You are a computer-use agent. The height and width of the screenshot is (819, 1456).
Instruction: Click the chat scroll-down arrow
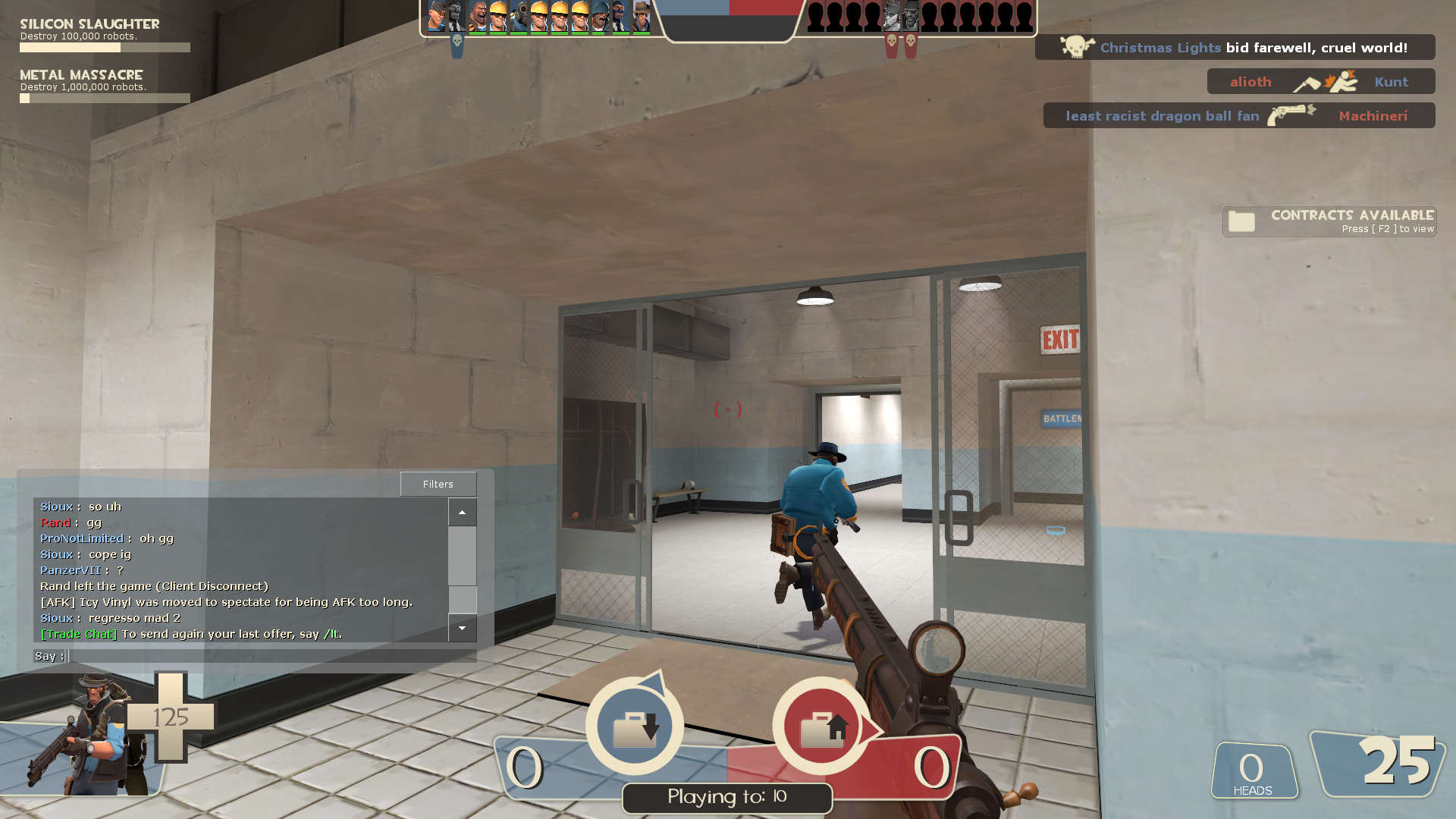[462, 628]
